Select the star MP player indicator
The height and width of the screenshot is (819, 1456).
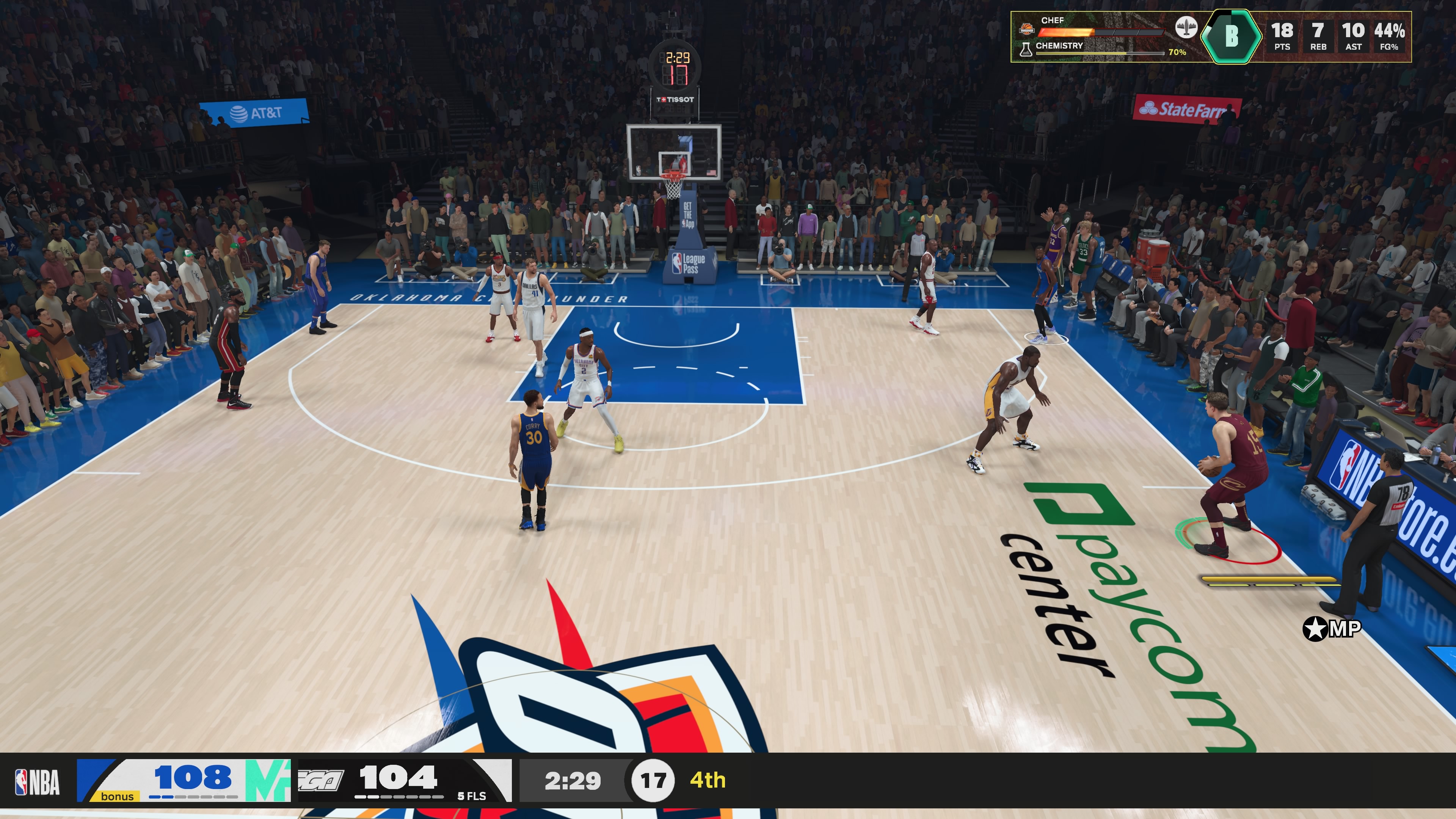pos(1331,629)
